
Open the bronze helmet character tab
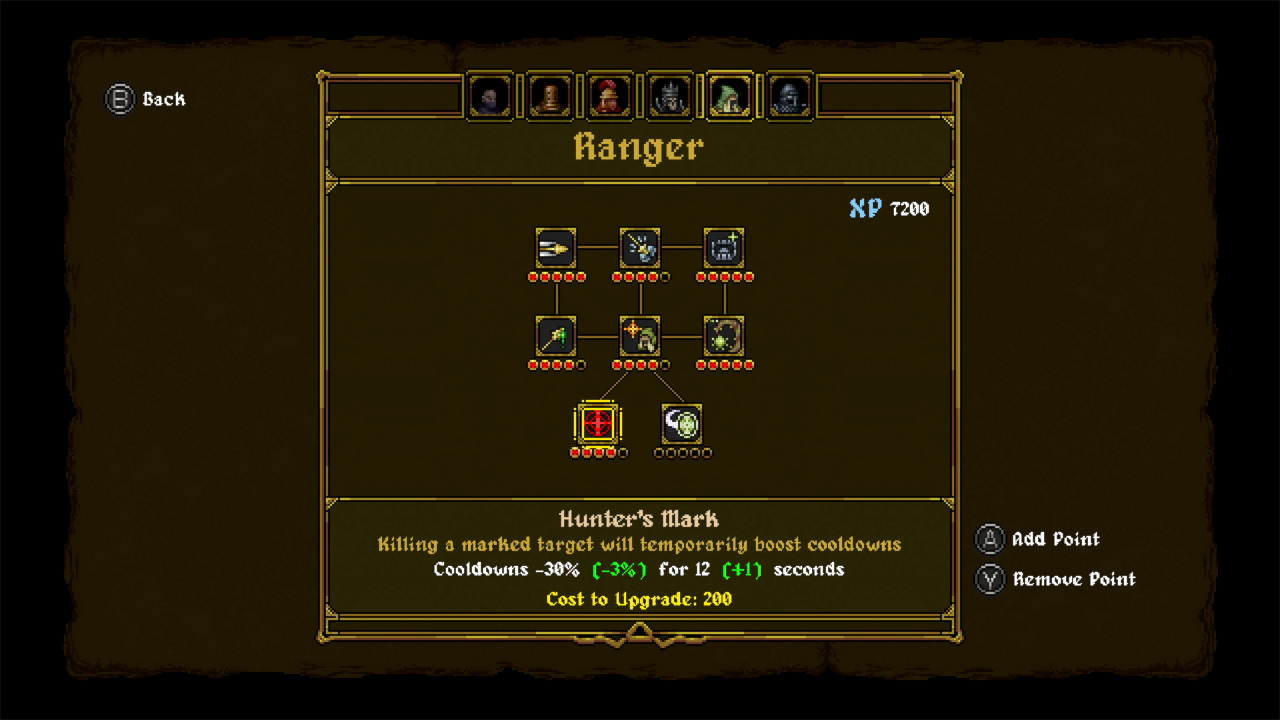(x=549, y=95)
